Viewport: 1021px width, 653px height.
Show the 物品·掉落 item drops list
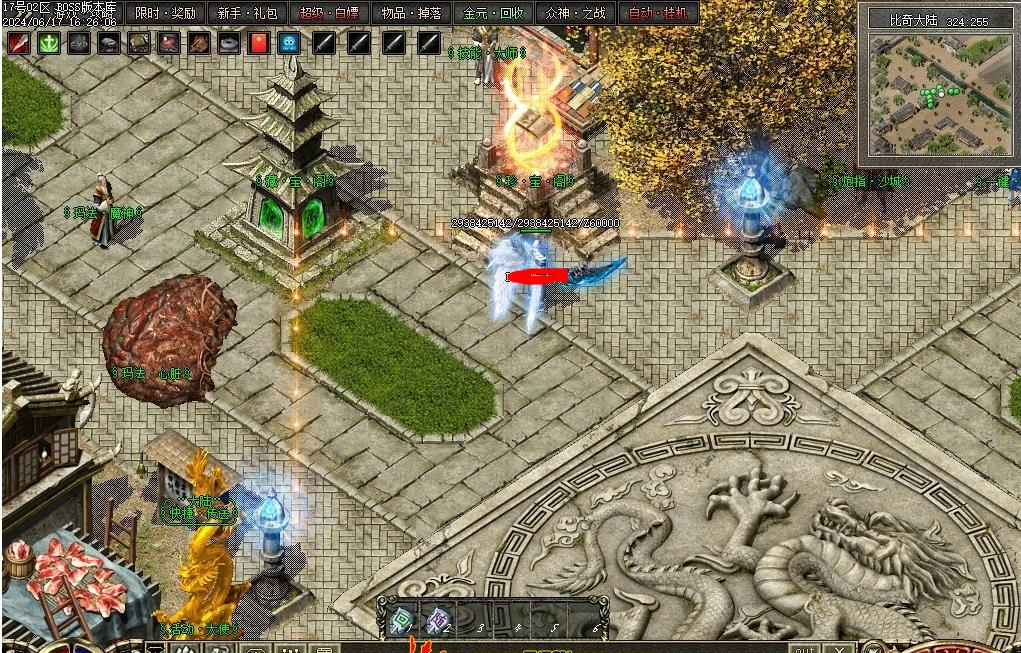[412, 14]
